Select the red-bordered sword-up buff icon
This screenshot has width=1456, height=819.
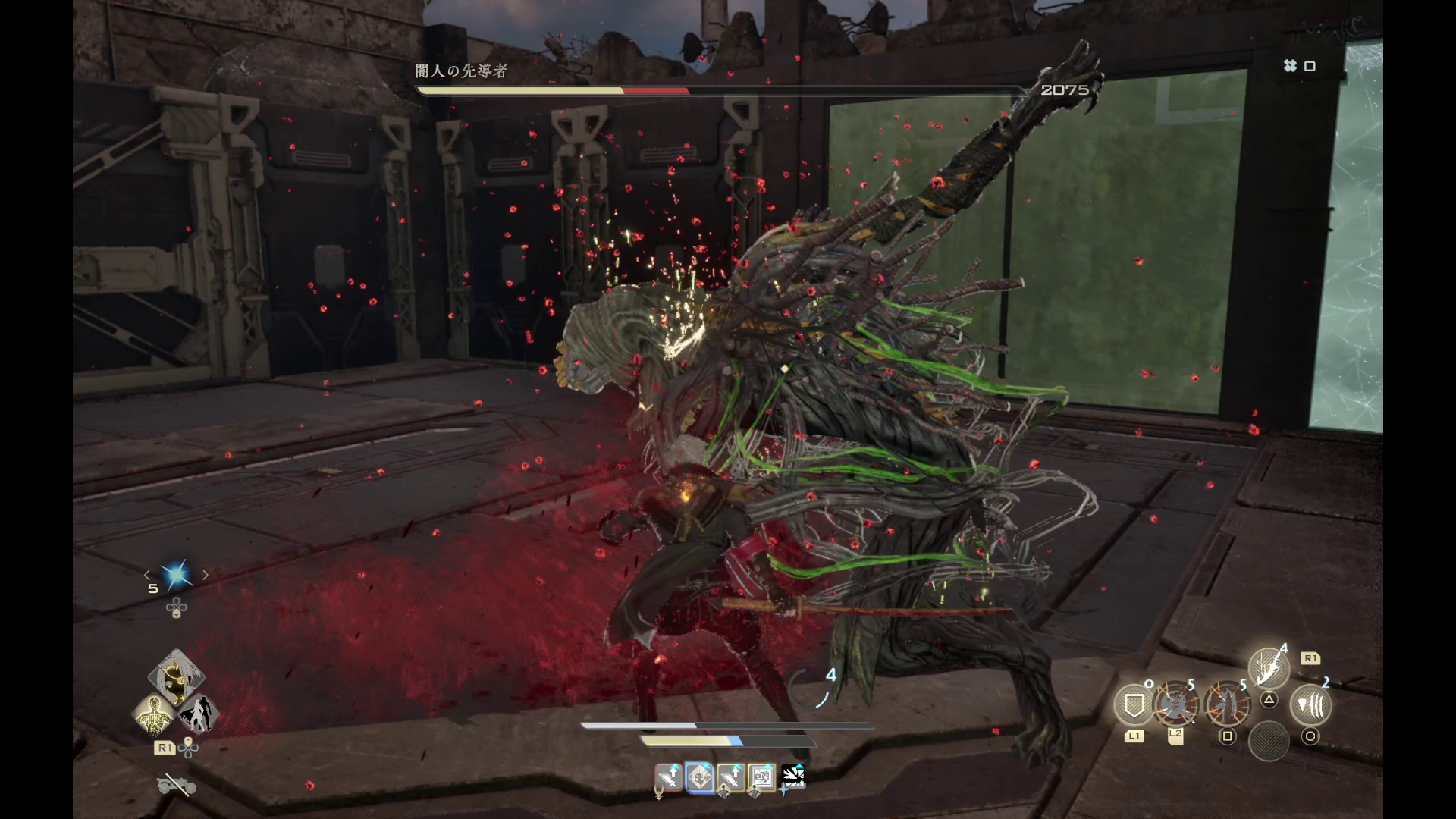[x=669, y=778]
